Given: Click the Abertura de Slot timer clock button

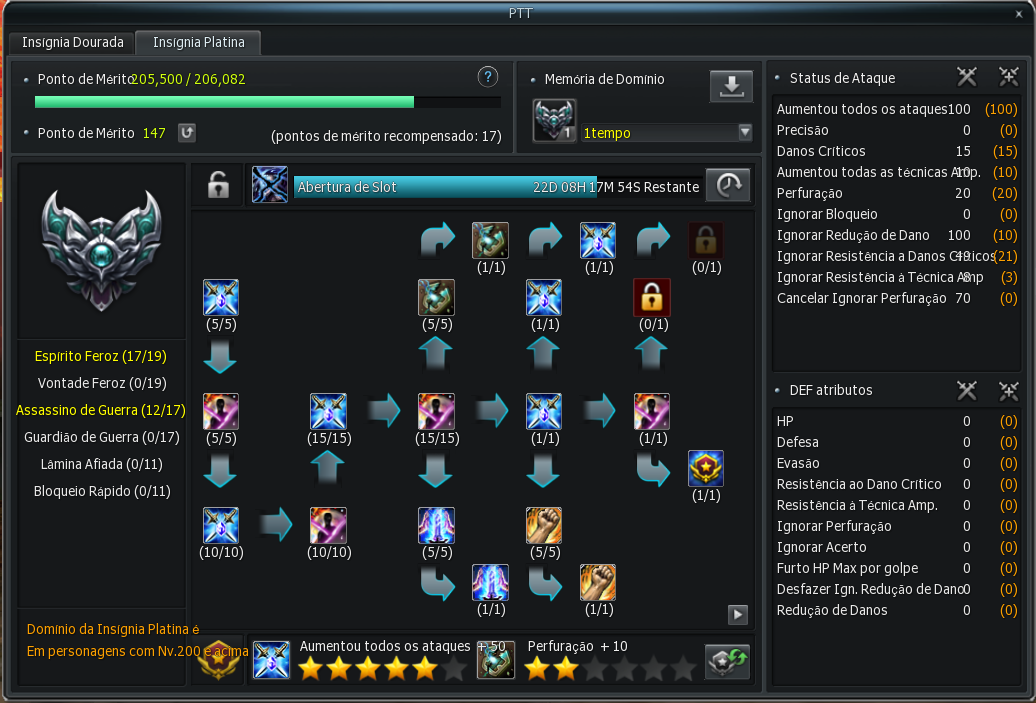Looking at the screenshot, I should point(729,185).
